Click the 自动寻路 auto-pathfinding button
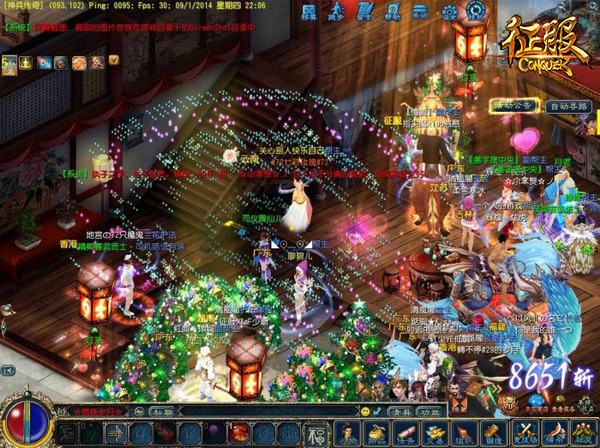The image size is (600, 448). coord(569,105)
